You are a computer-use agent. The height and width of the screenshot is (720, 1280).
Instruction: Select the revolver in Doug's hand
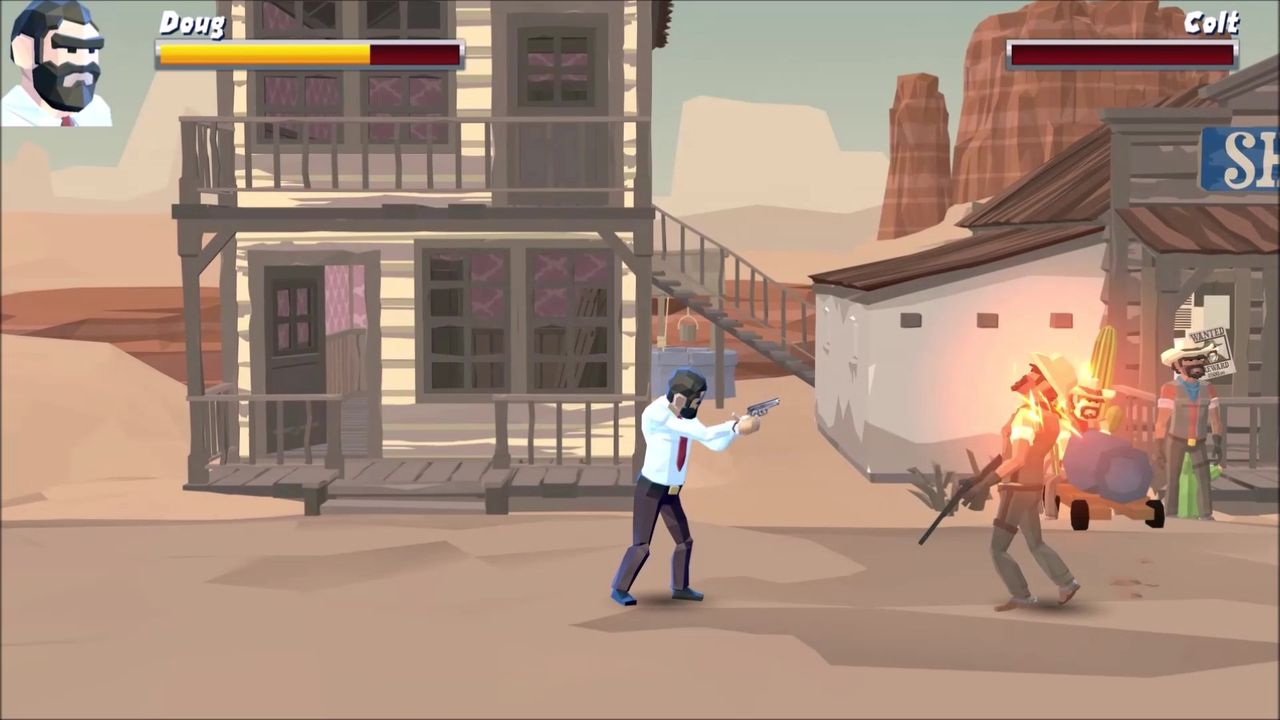[x=760, y=408]
